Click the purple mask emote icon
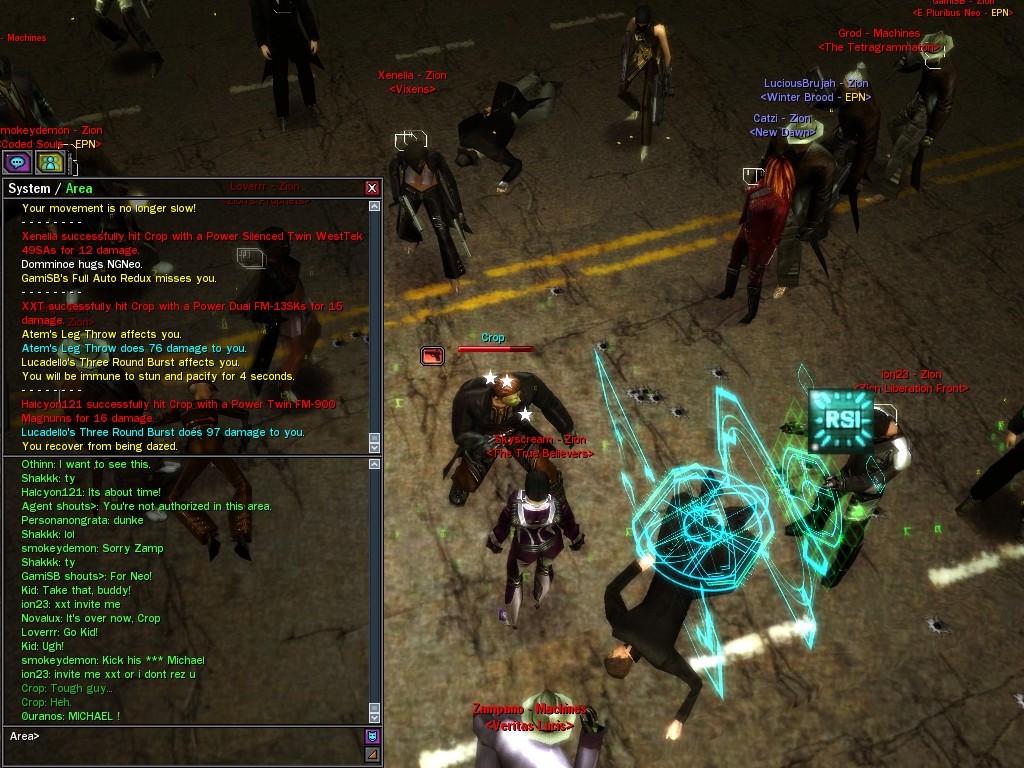 coord(372,736)
